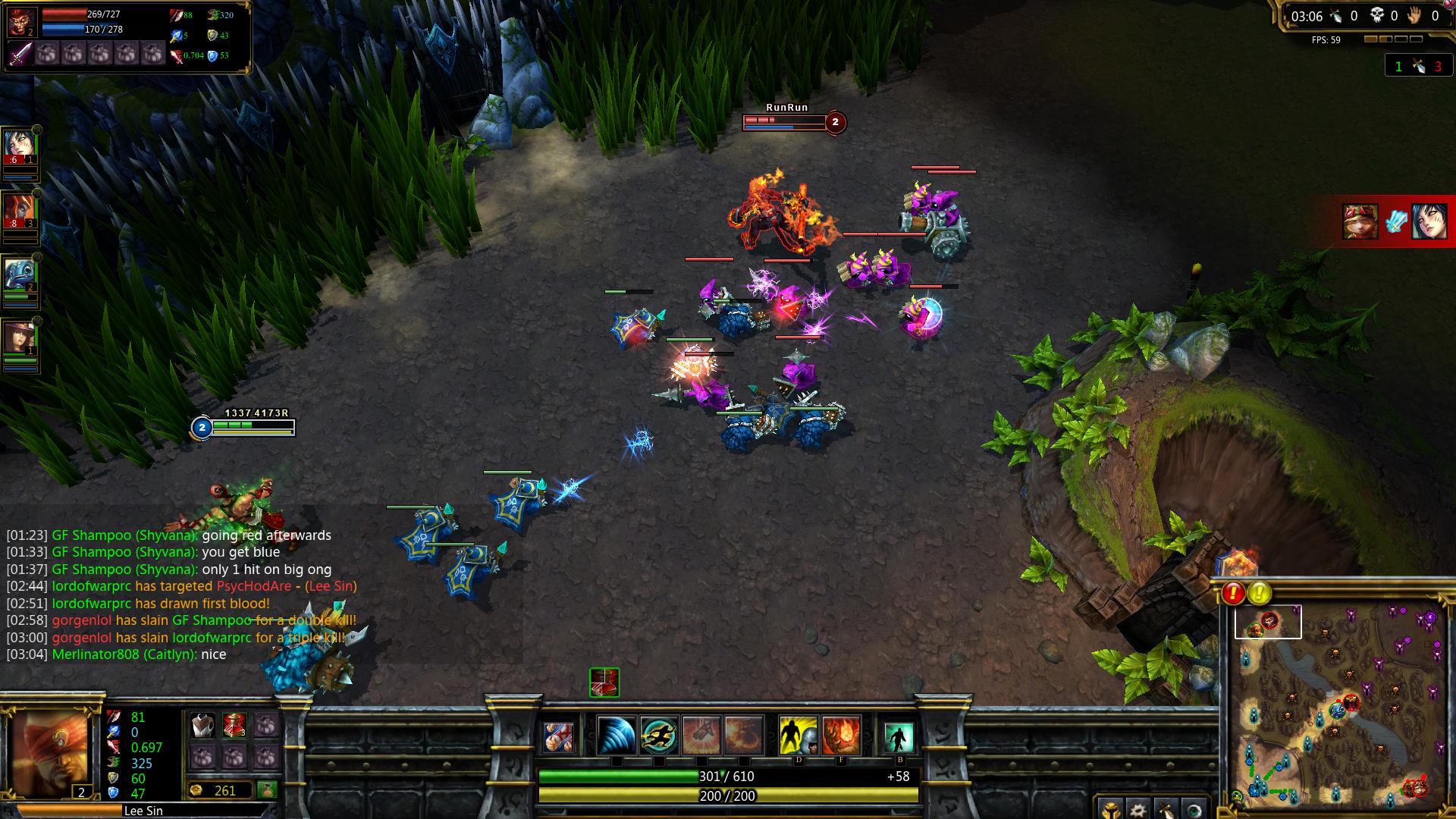Cast the Ignite summoner spell on F
1456x819 pixels.
(841, 736)
